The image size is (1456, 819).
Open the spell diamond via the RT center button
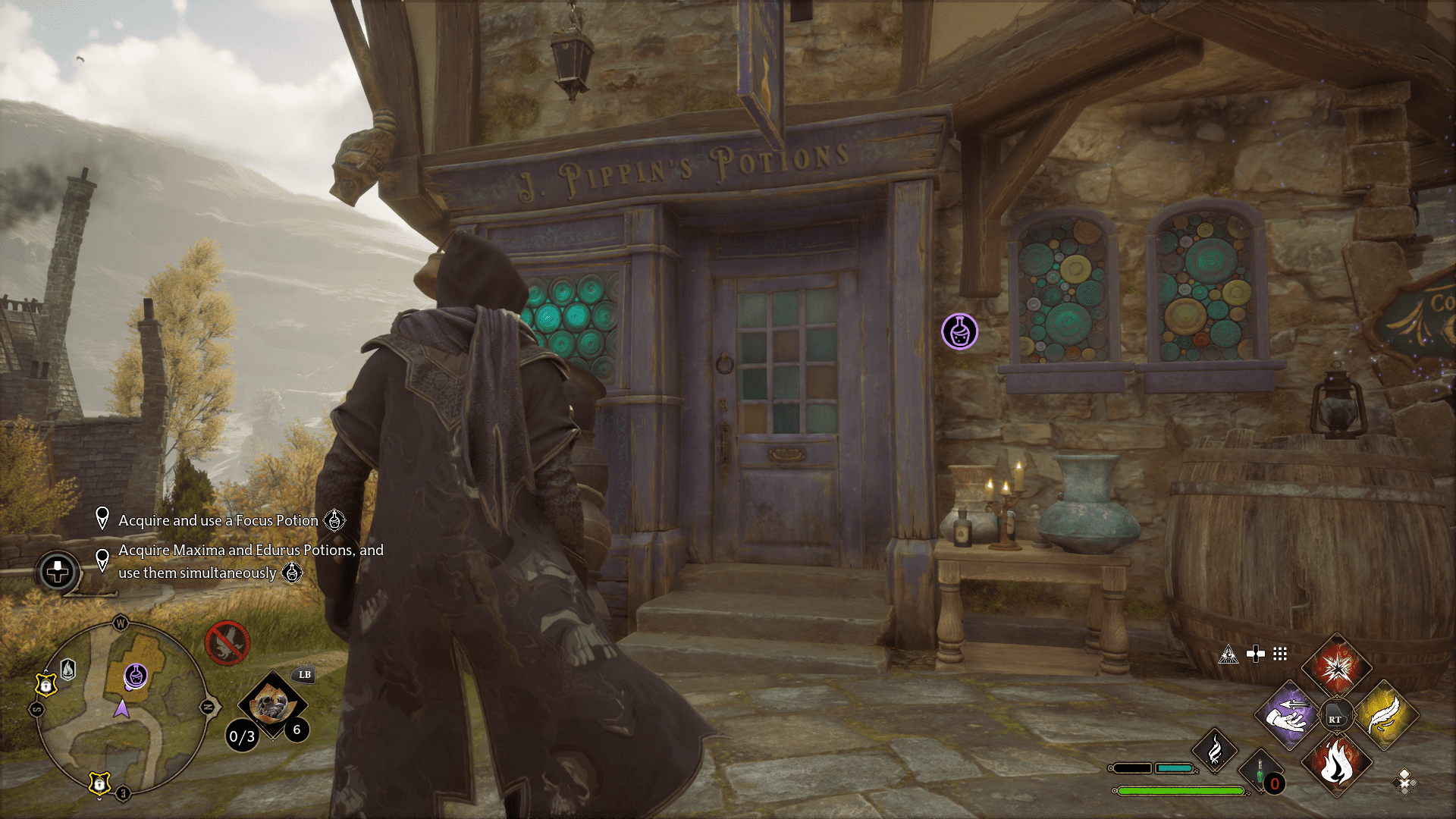tap(1337, 714)
